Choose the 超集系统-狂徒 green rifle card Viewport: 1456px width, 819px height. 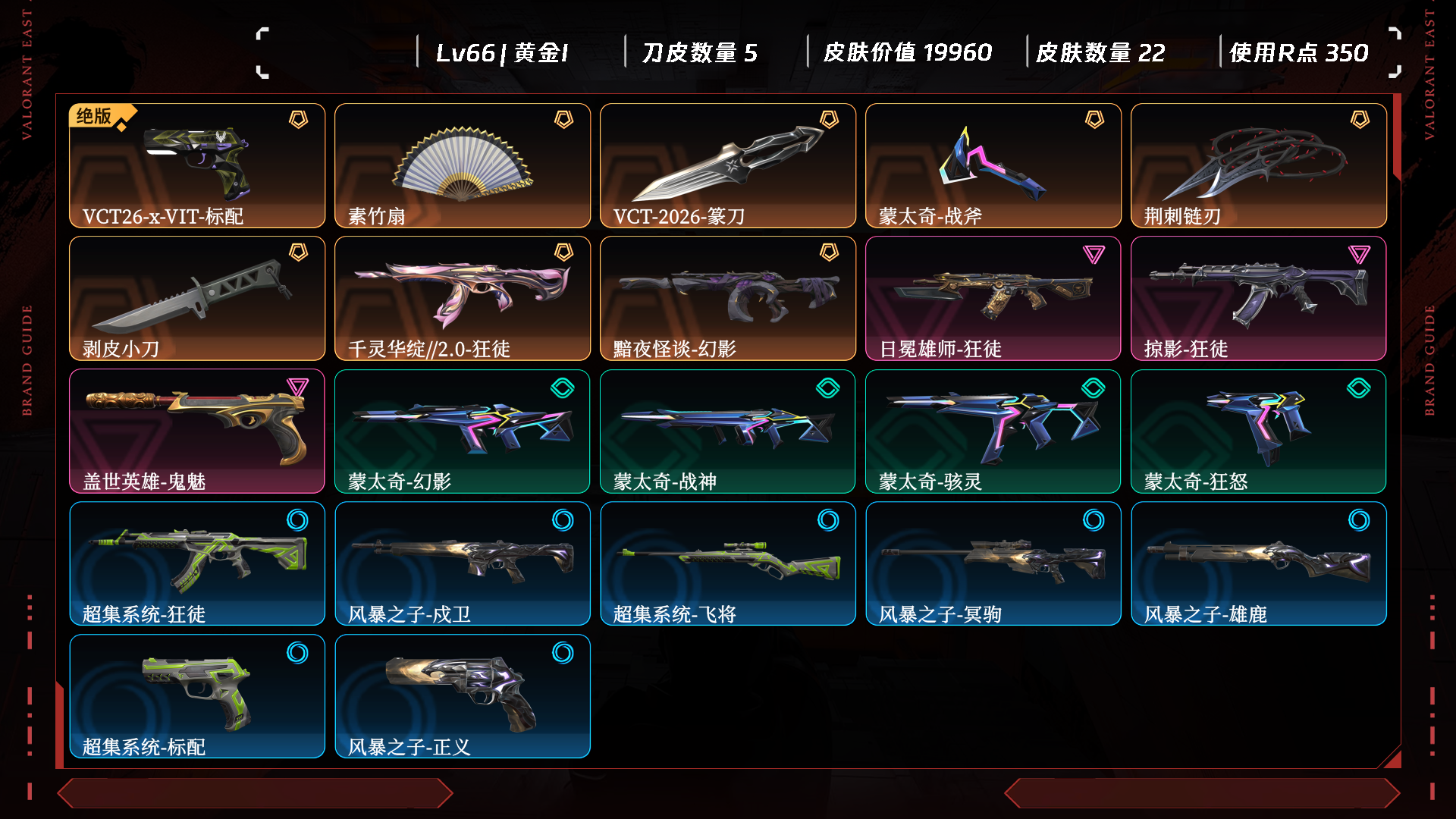click(197, 563)
